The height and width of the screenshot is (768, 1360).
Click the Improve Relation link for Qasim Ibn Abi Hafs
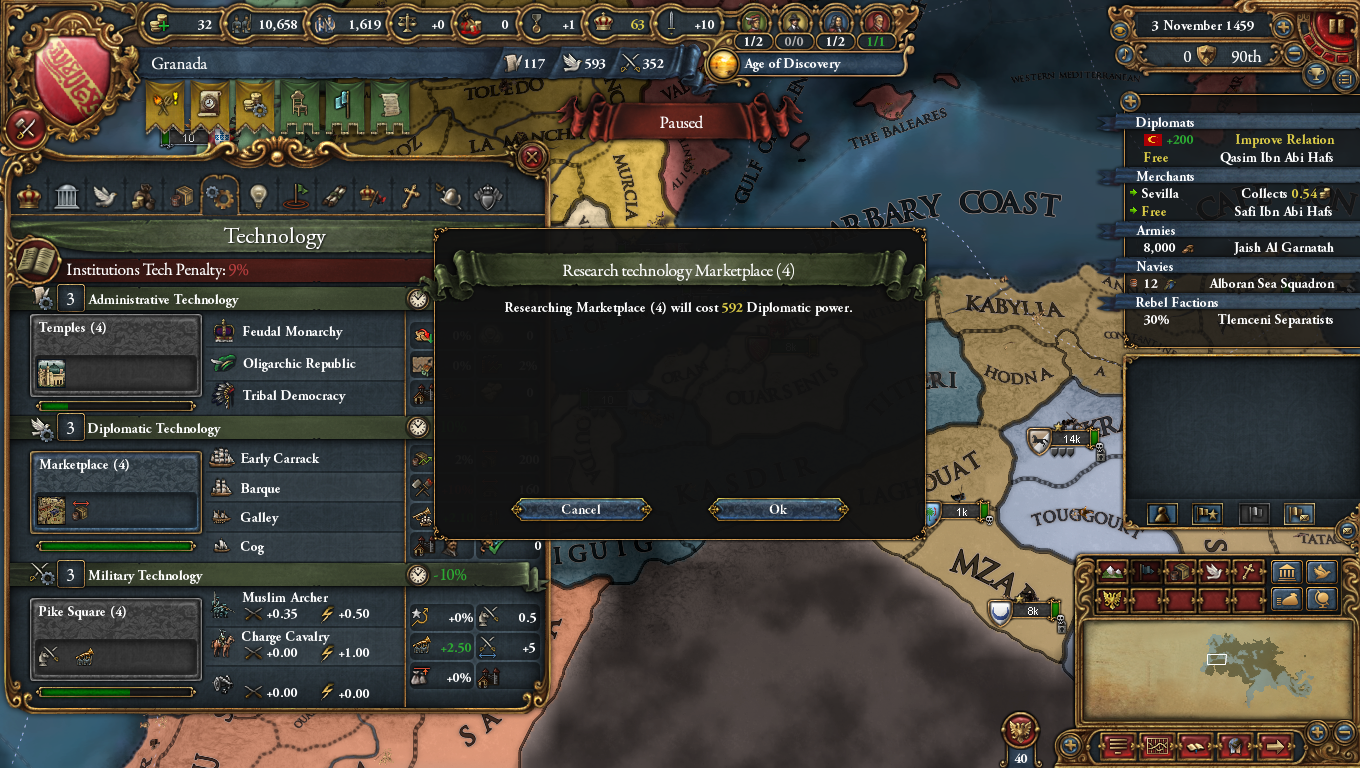coord(1285,139)
